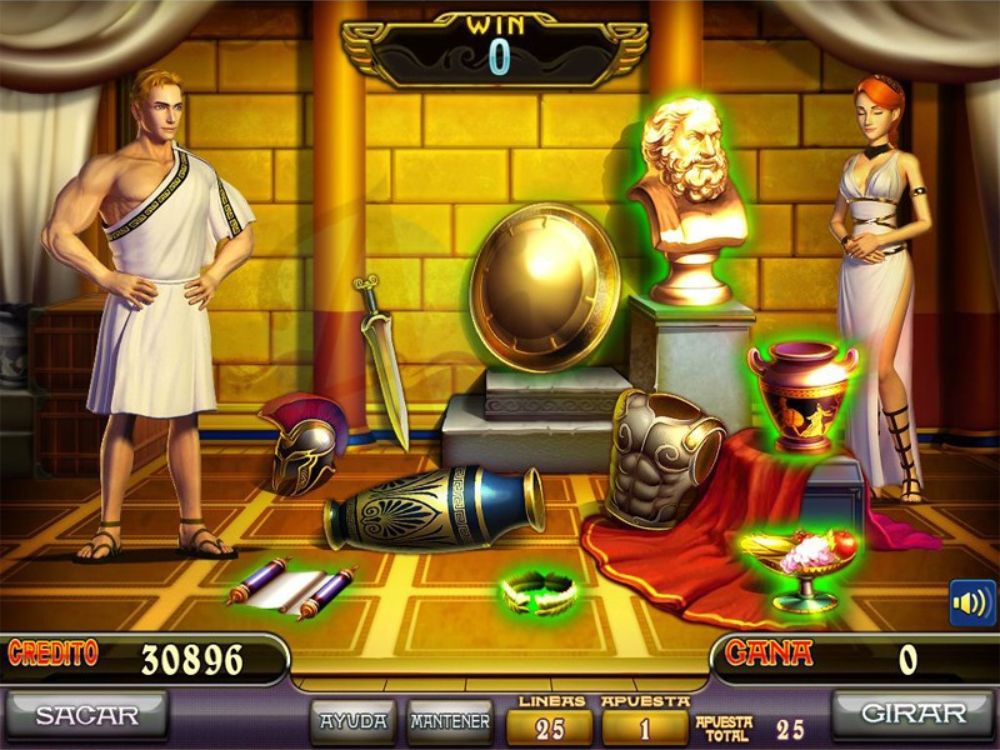Screen dimensions: 1000x750
Task: Click the GIRAR spin button
Action: coord(911,715)
